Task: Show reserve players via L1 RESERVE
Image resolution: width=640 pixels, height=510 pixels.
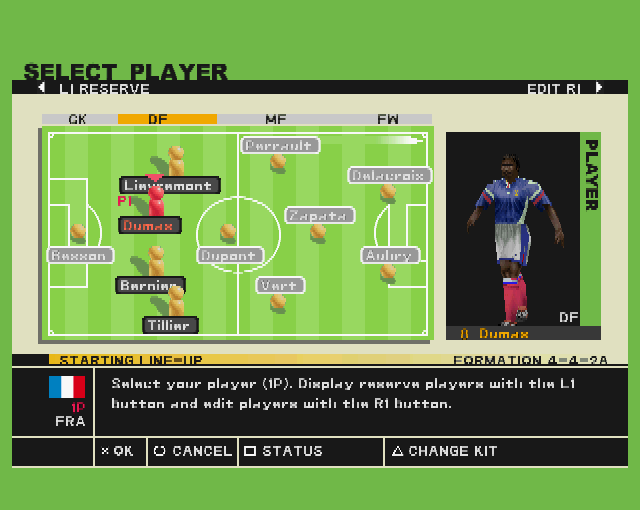Action: [x=95, y=89]
